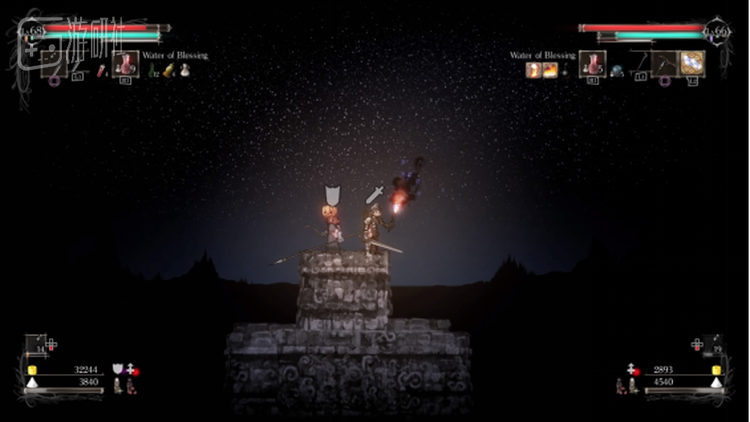Select right player's white crystal ammo slot
The width and height of the screenshot is (750, 422).
coord(692,63)
